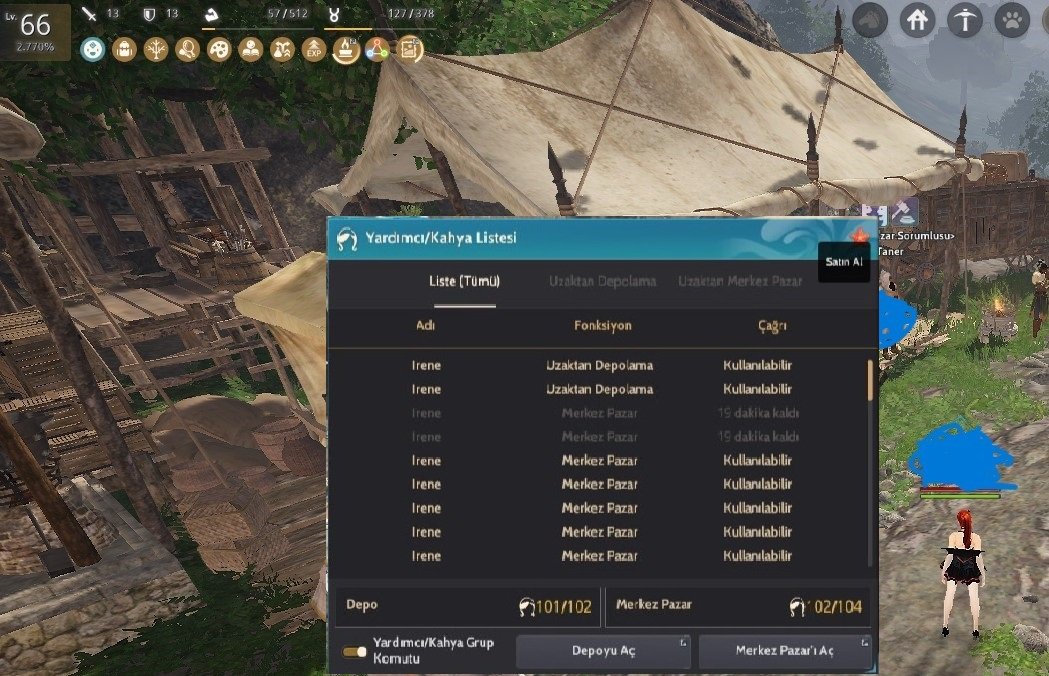
Task: Click the Fonksiyon column header
Action: tap(602, 326)
